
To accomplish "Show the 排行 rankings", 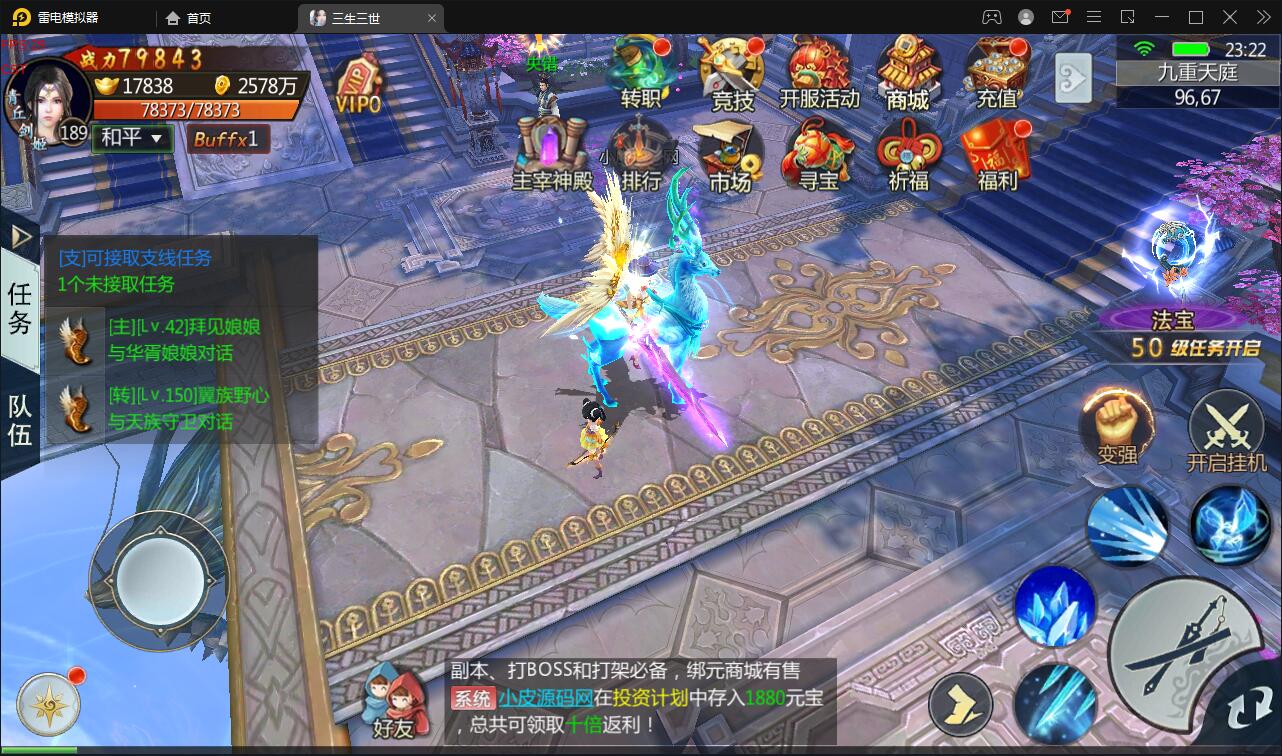I will point(640,155).
